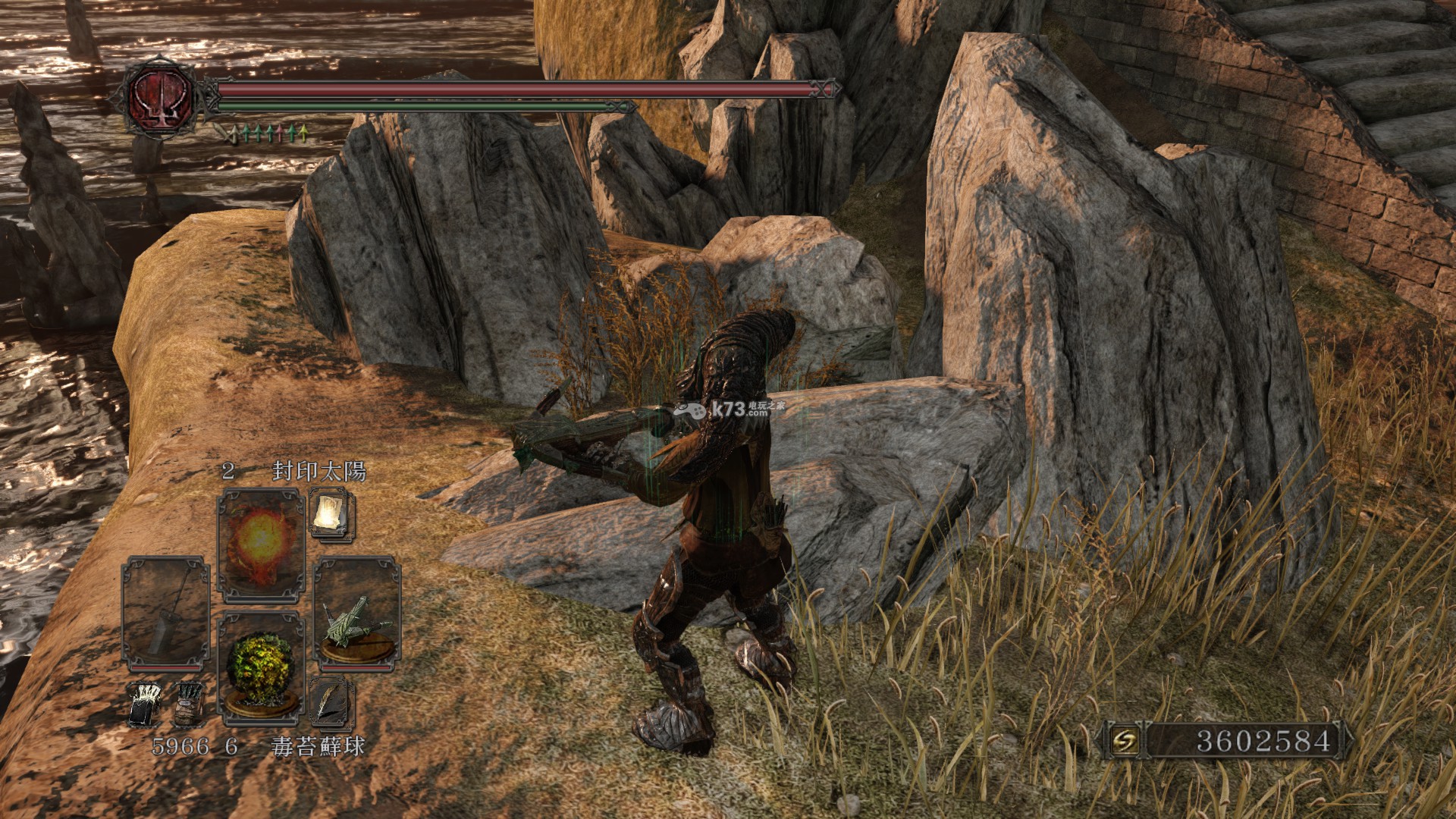Click the yellow arrow buff icon
Image resolution: width=1456 pixels, height=819 pixels.
tap(303, 134)
